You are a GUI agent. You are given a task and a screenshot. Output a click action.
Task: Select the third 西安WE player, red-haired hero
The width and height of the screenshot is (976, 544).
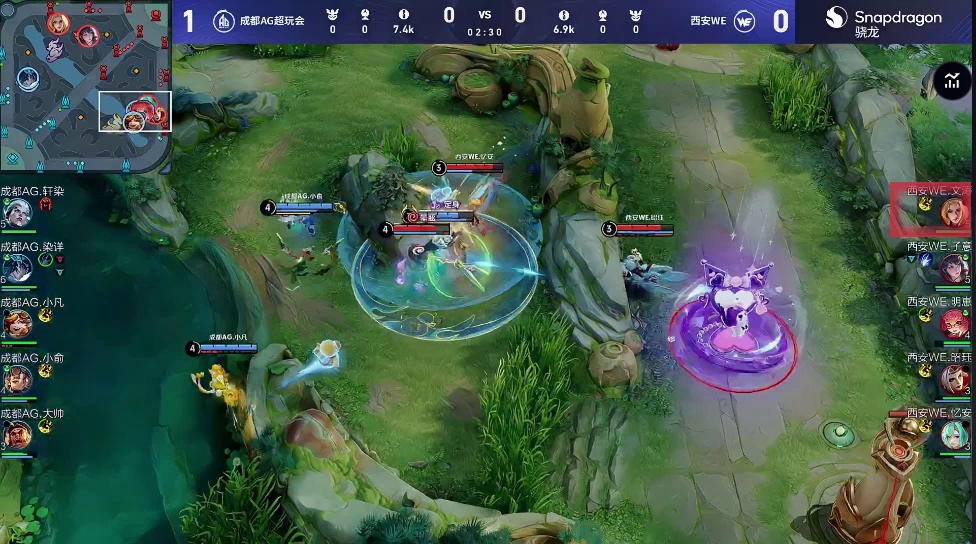pos(954,324)
